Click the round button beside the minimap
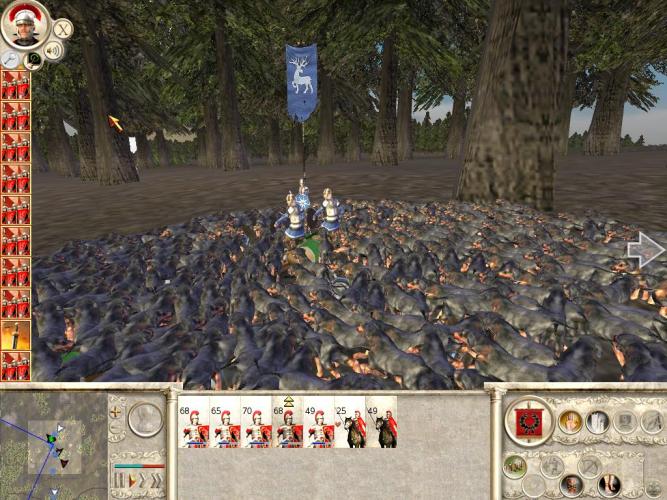The image size is (667, 500). [146, 419]
